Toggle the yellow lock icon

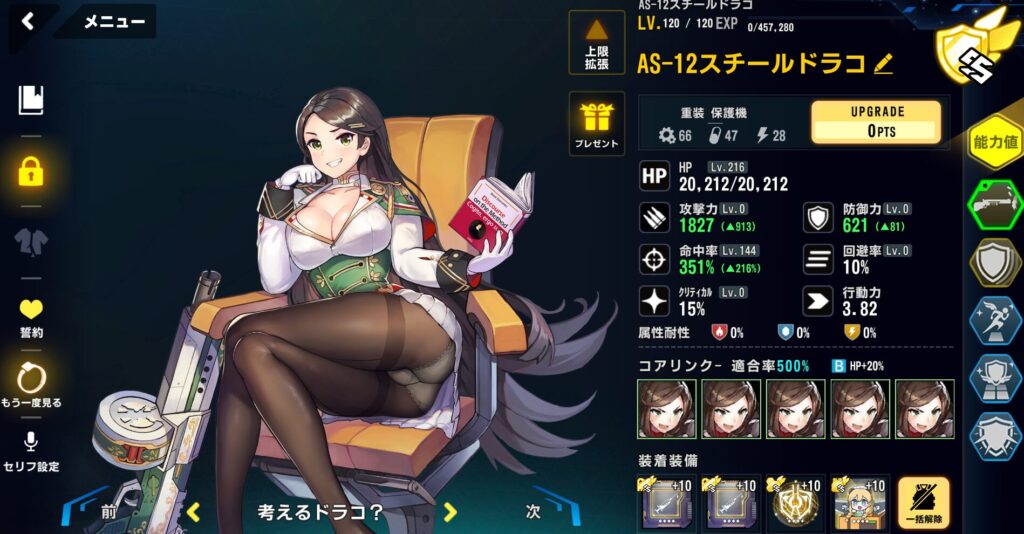click(31, 172)
